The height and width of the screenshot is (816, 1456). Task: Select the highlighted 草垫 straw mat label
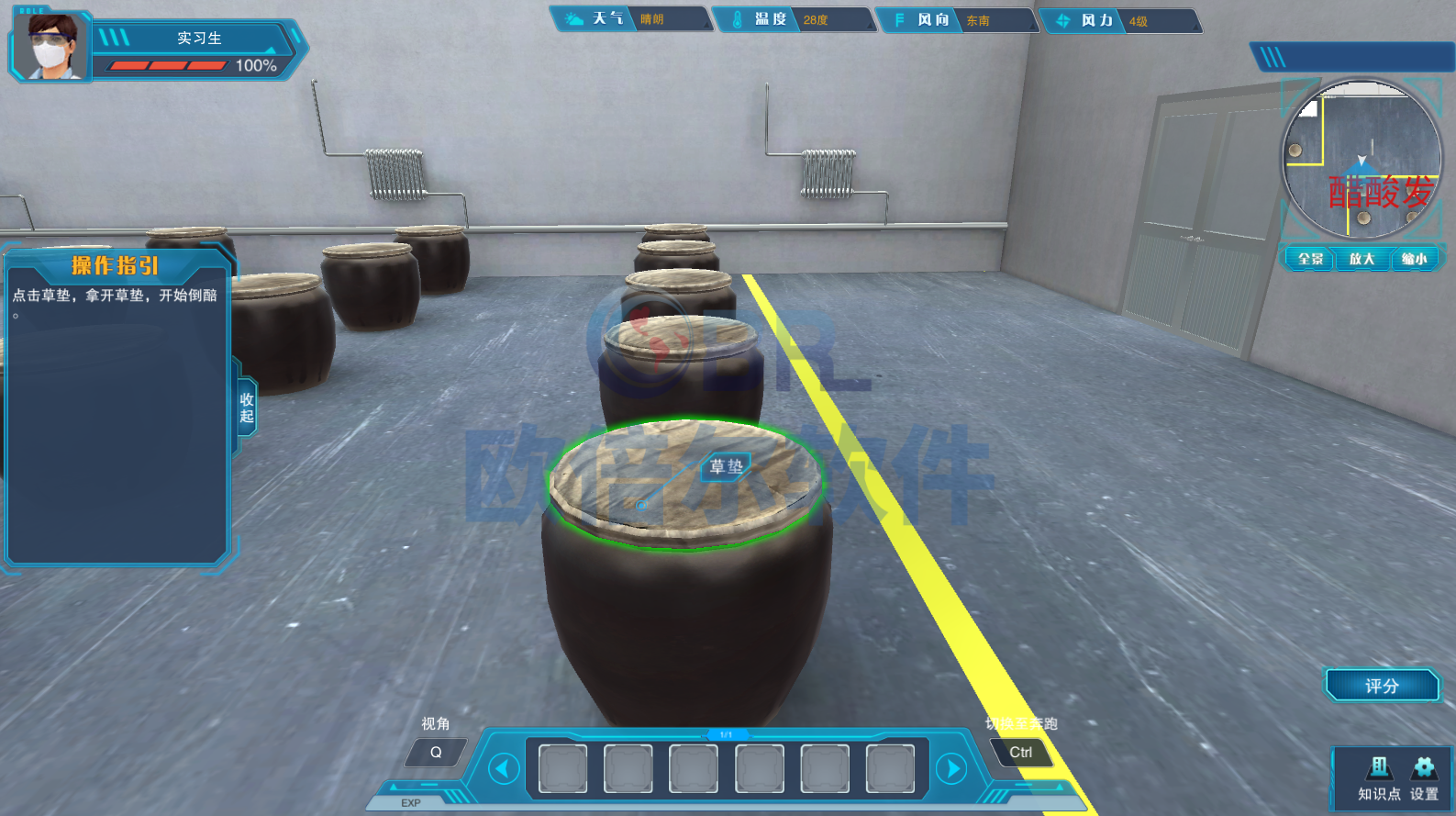726,466
